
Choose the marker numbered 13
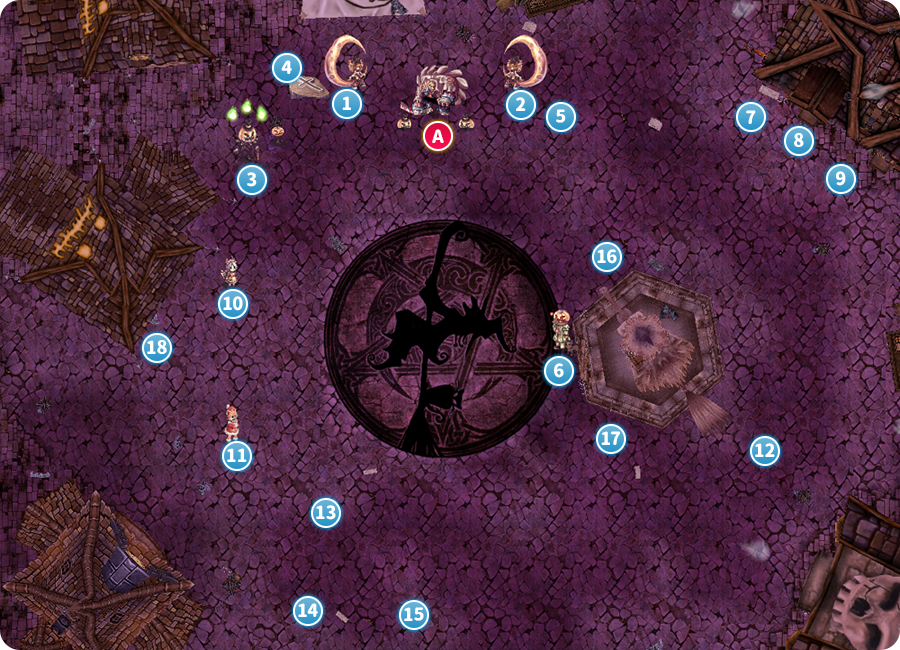tap(325, 513)
